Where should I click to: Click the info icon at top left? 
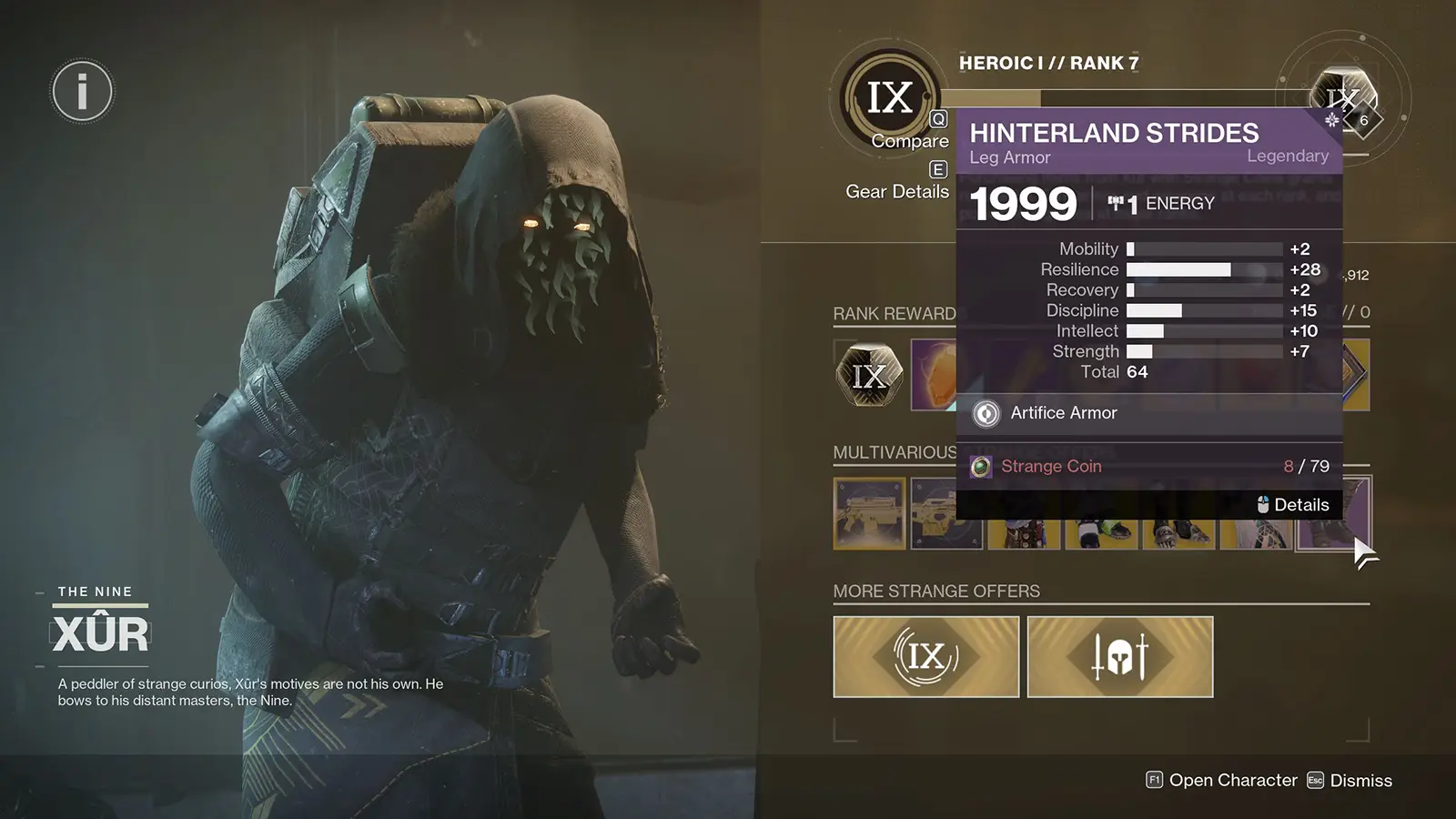[x=81, y=90]
